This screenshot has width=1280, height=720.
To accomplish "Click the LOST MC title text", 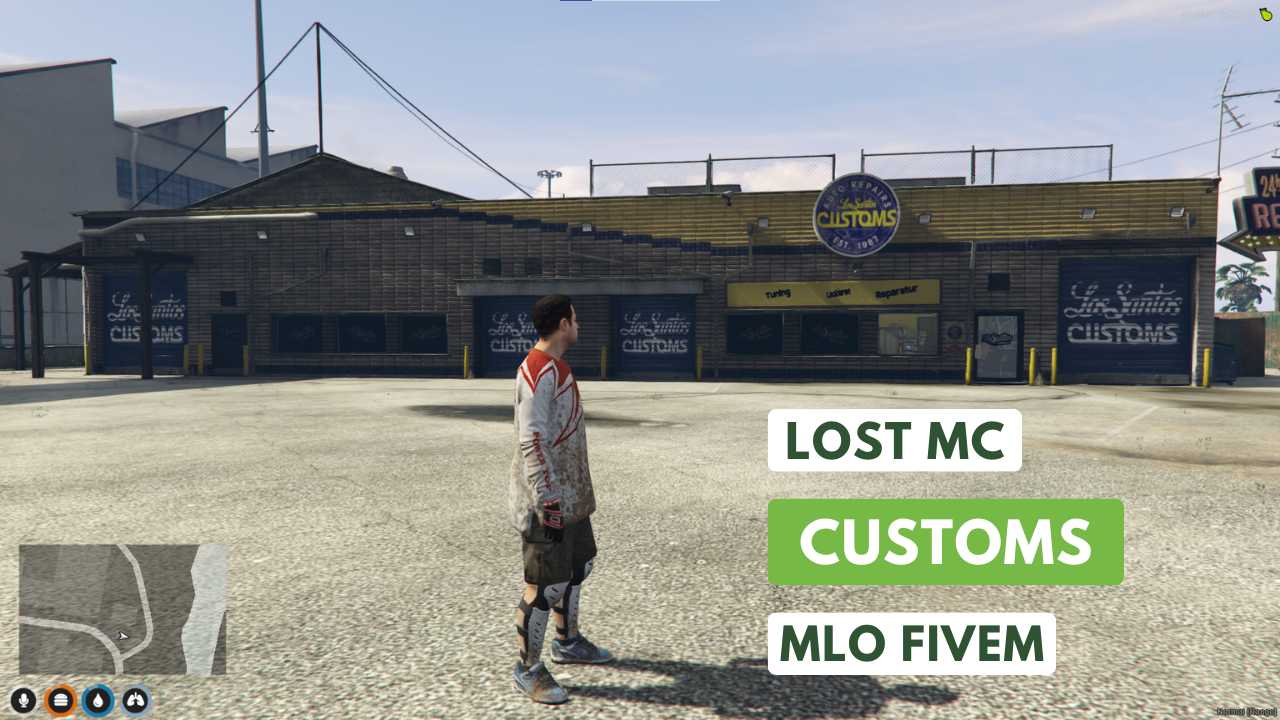I will click(x=896, y=438).
